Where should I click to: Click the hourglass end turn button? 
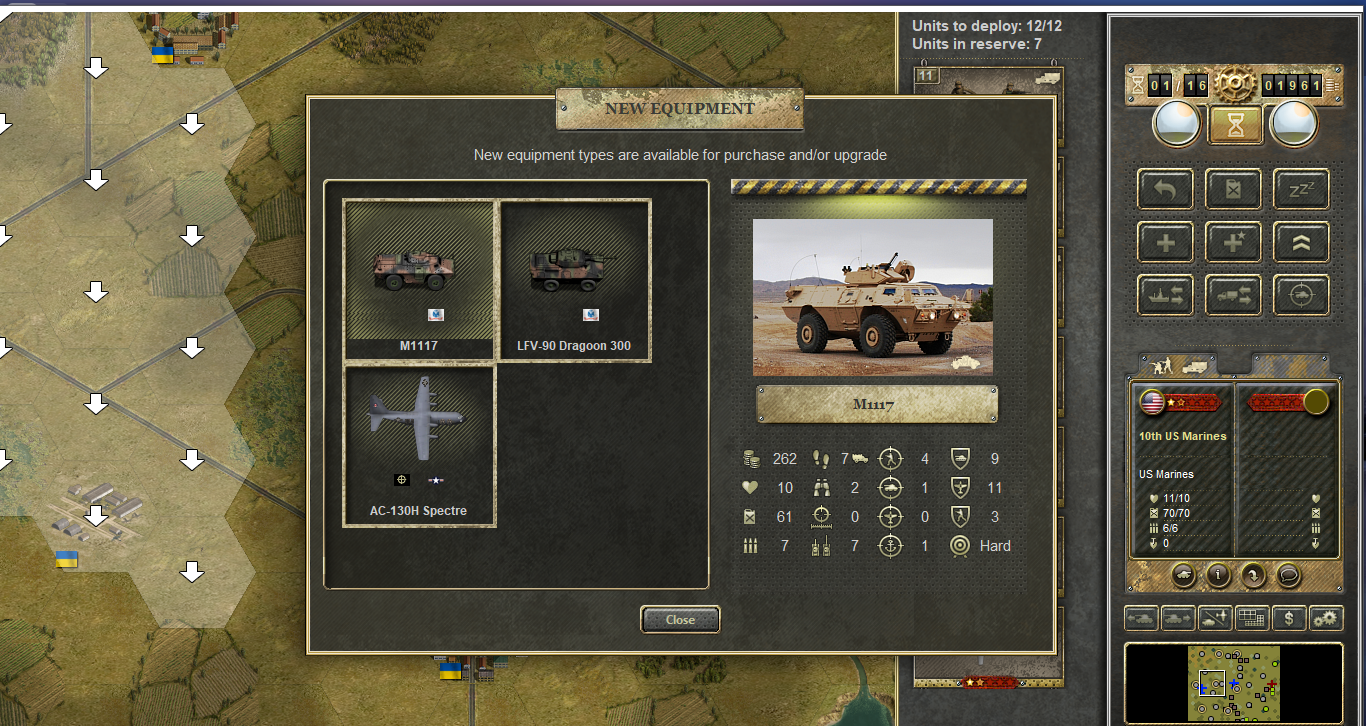coord(1234,125)
